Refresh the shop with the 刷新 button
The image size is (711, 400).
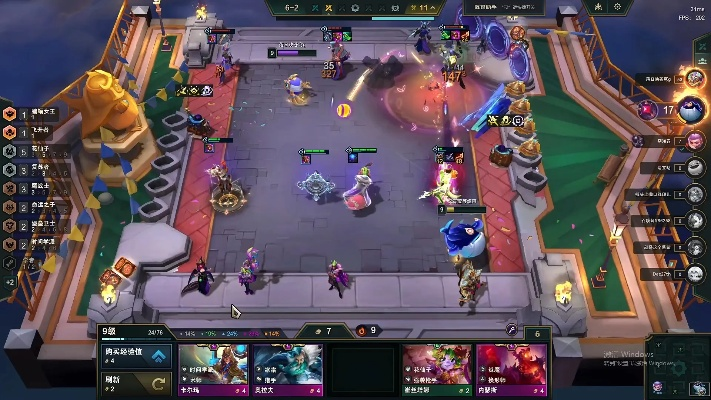(x=135, y=383)
